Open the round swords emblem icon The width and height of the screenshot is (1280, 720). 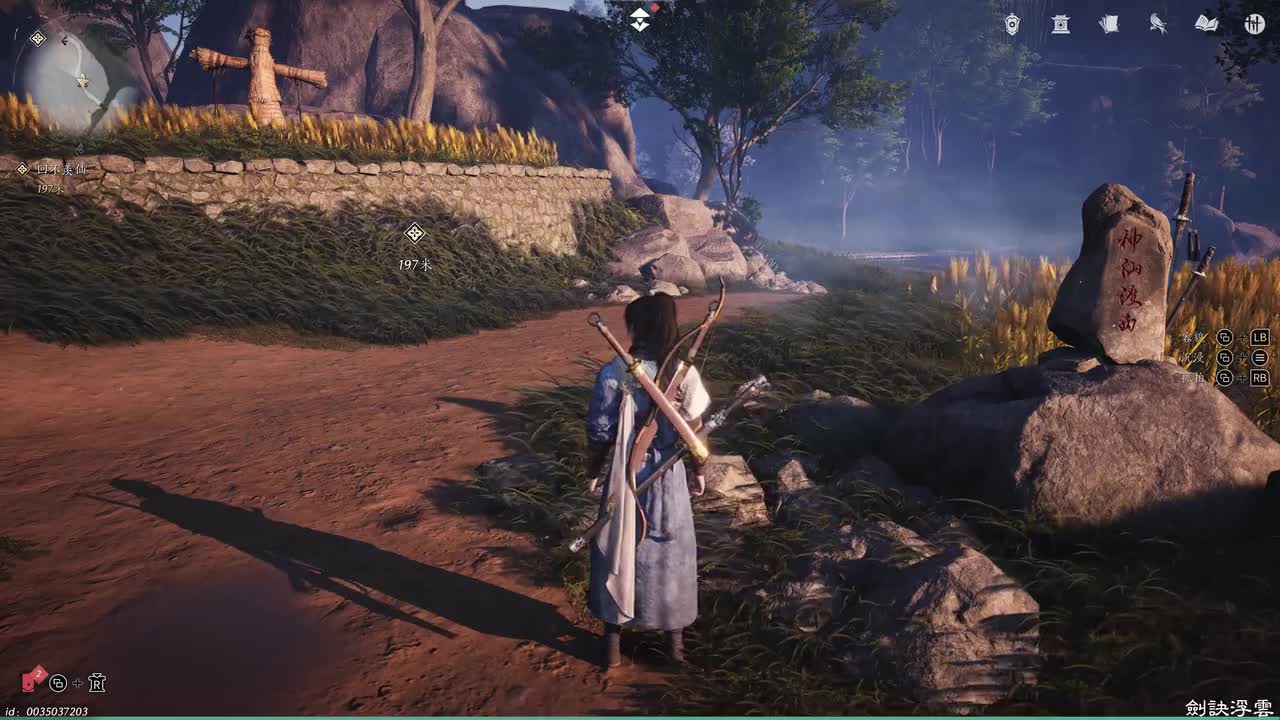pos(1254,24)
